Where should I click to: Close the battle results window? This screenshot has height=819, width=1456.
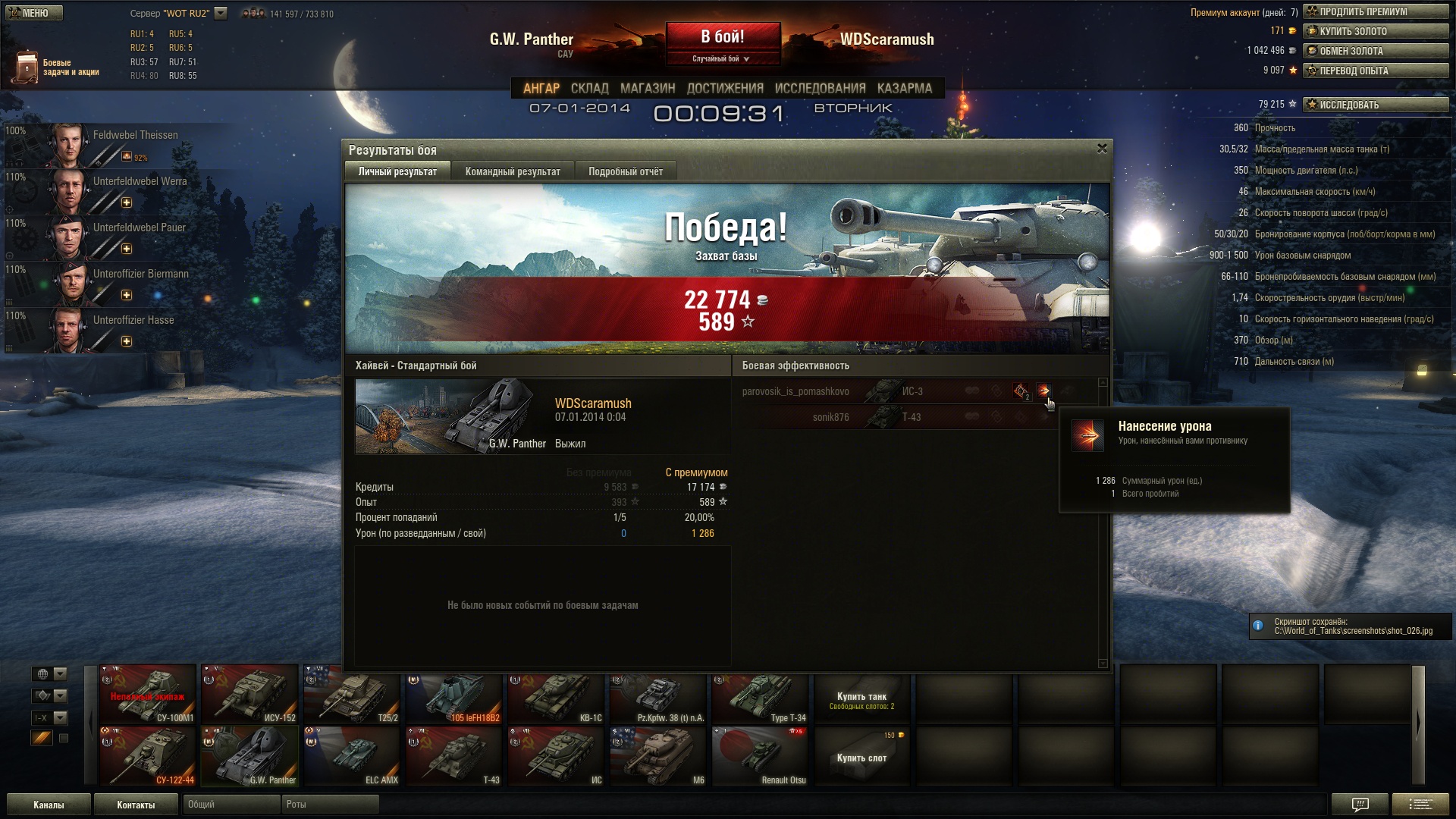(x=1102, y=149)
